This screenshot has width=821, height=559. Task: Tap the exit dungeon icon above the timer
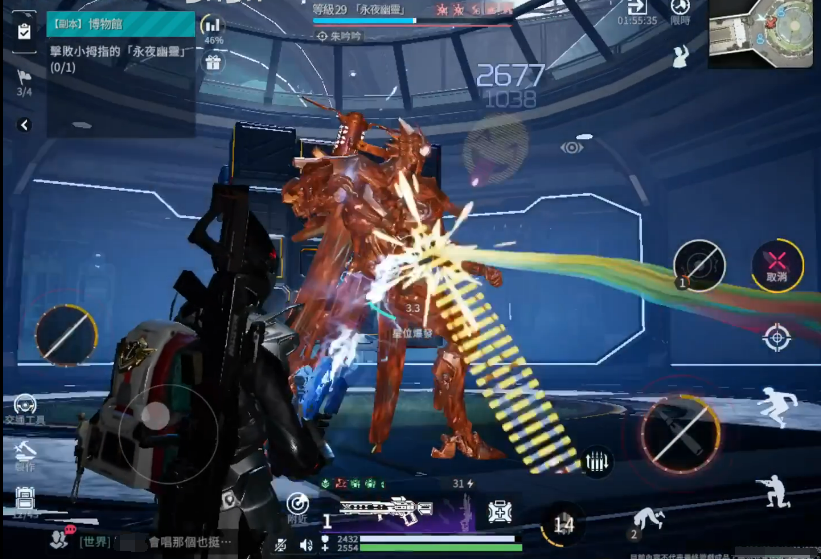pyautogui.click(x=637, y=8)
